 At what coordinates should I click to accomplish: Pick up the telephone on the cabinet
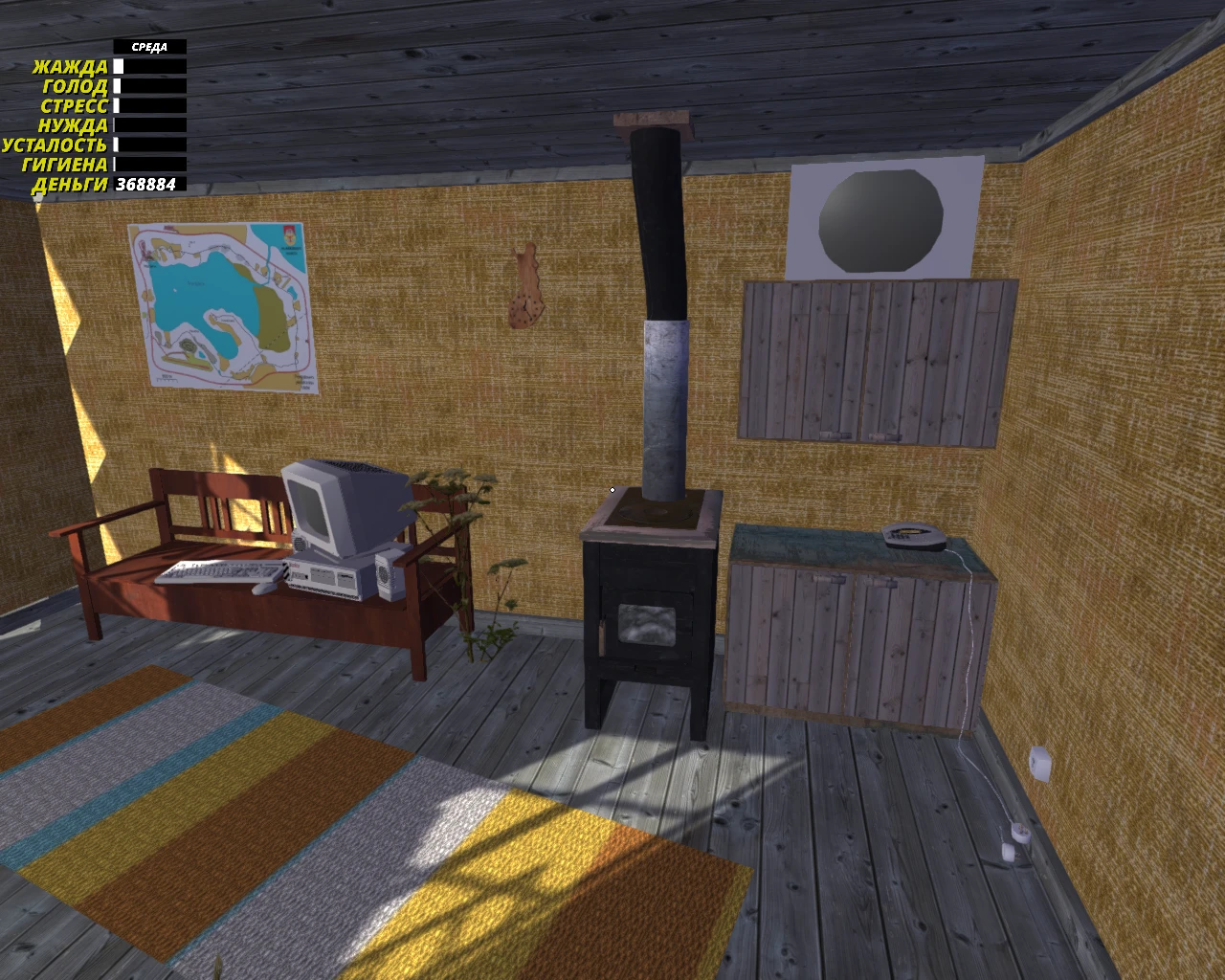pyautogui.click(x=912, y=535)
